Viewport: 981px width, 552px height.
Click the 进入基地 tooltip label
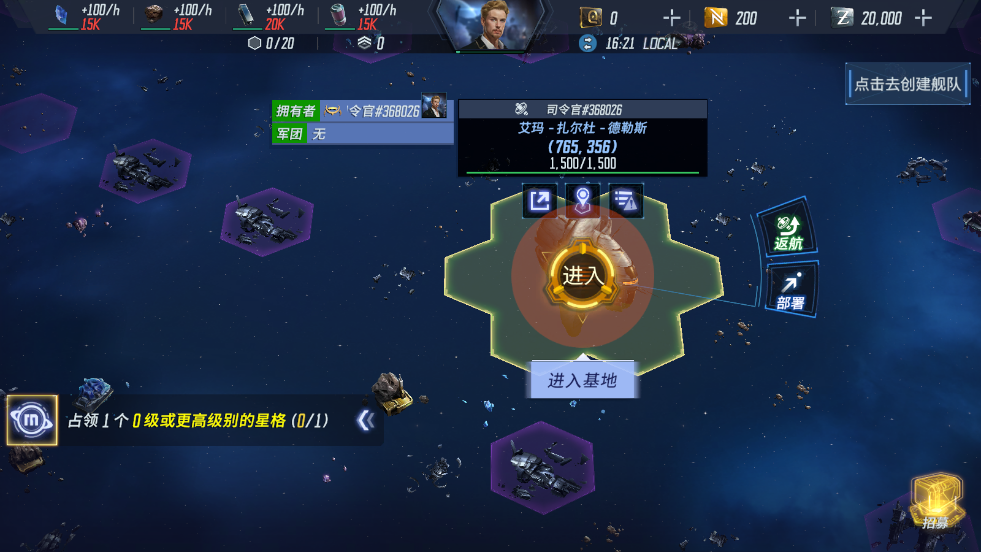pyautogui.click(x=582, y=380)
